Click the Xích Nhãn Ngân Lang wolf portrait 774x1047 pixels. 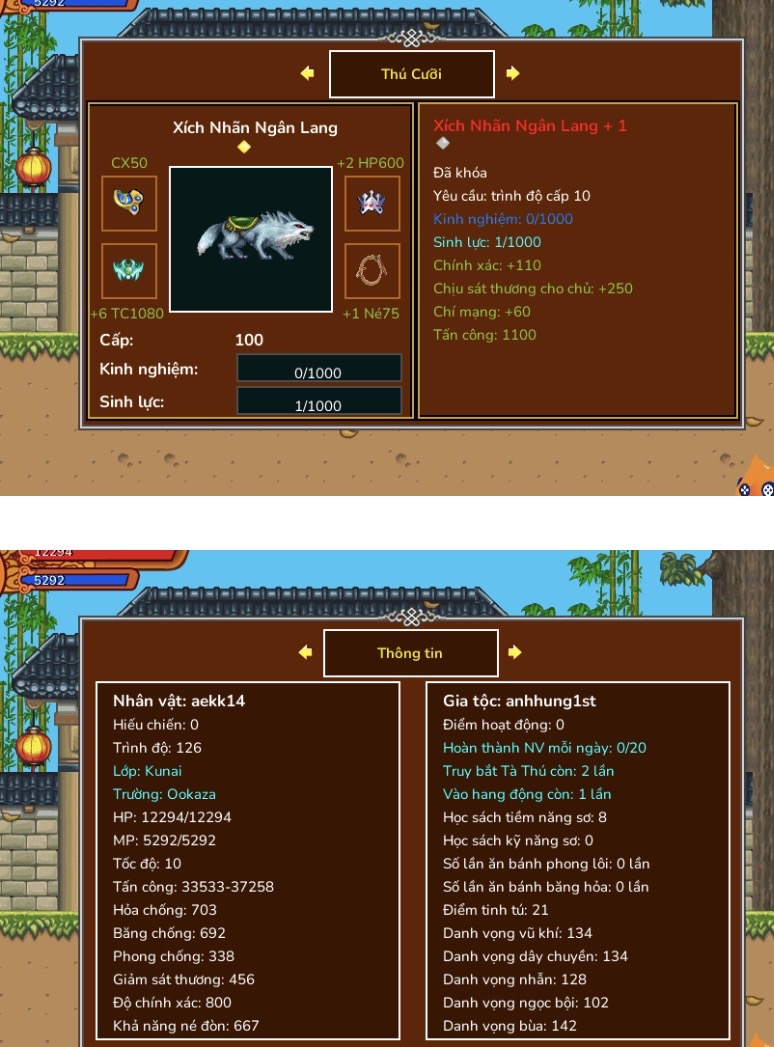pyautogui.click(x=250, y=239)
